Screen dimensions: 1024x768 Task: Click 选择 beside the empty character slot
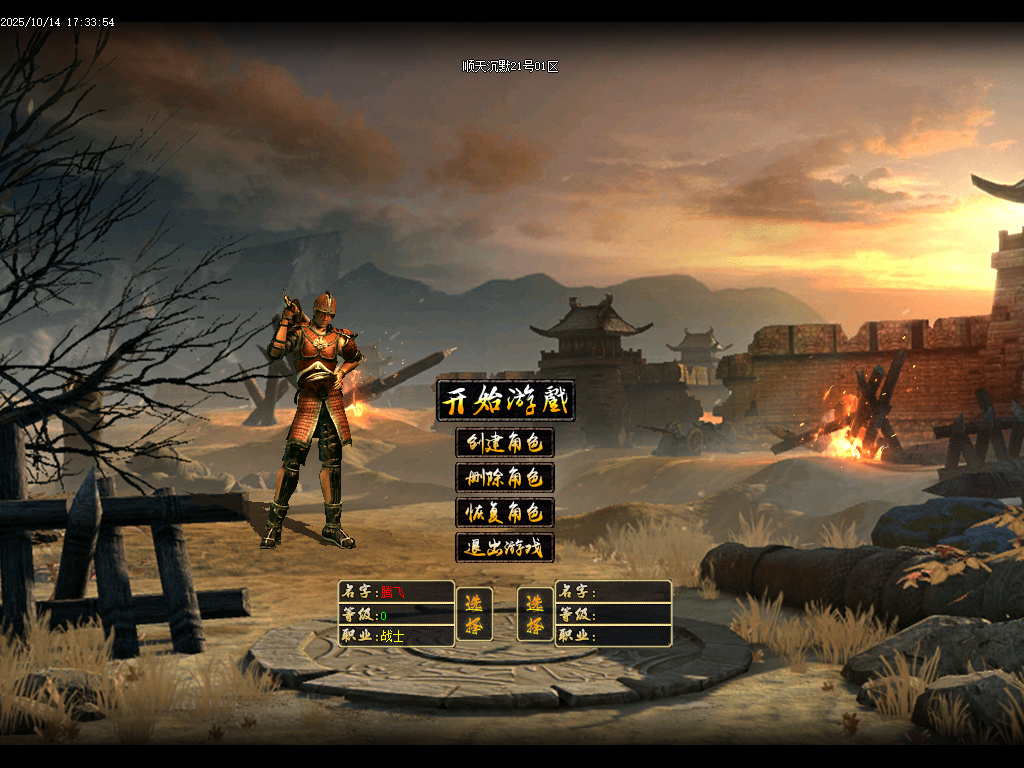click(x=535, y=614)
